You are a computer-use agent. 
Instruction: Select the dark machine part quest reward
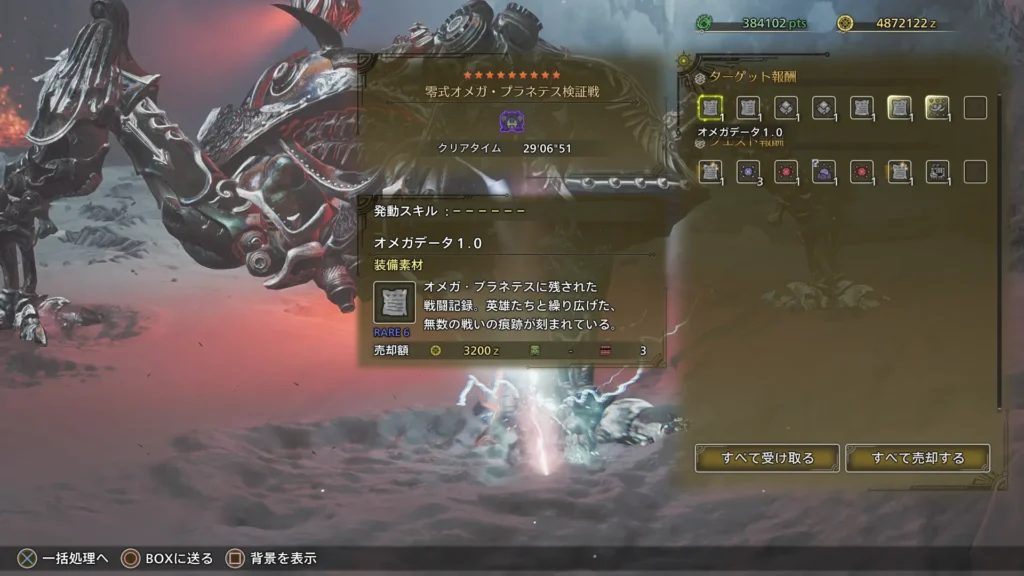pyautogui.click(x=937, y=172)
